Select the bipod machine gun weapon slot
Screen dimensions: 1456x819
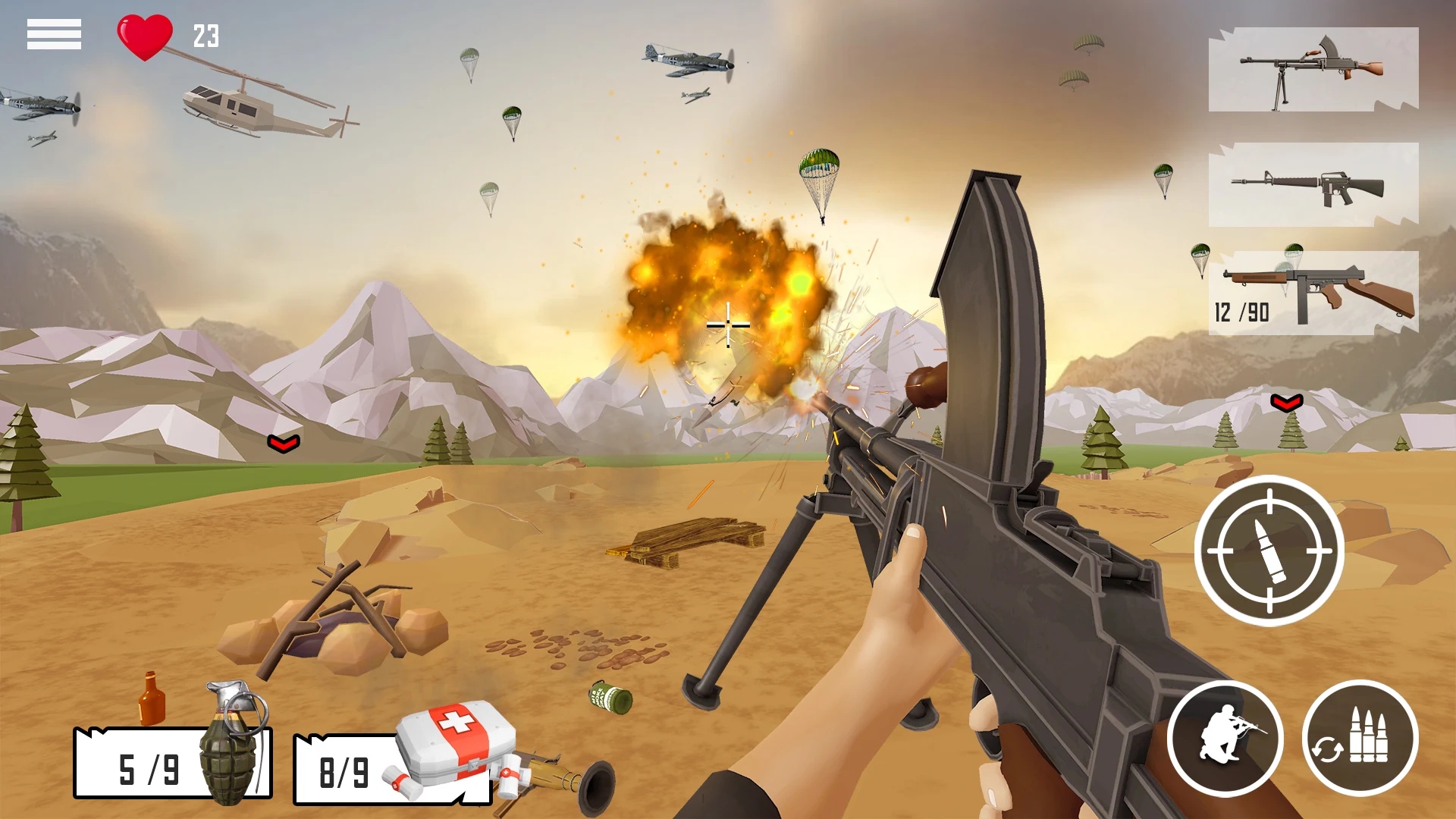(x=1313, y=70)
